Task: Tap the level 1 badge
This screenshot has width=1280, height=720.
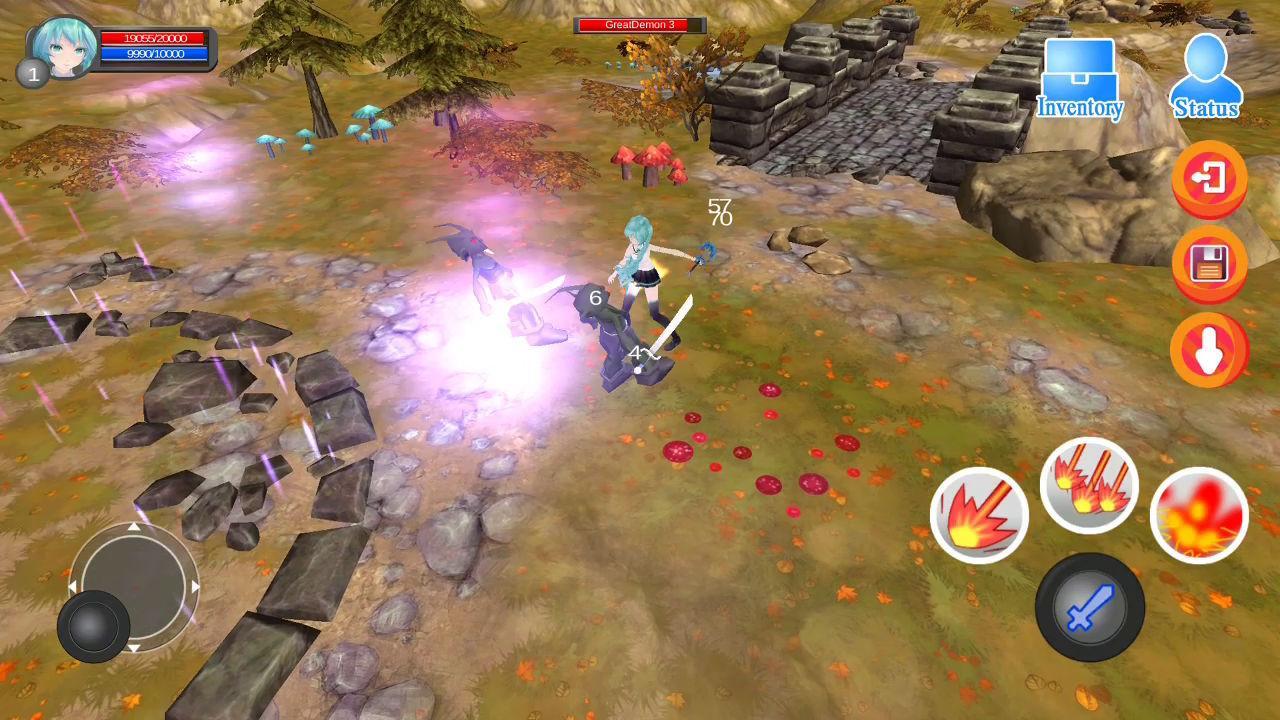Action: [31, 73]
